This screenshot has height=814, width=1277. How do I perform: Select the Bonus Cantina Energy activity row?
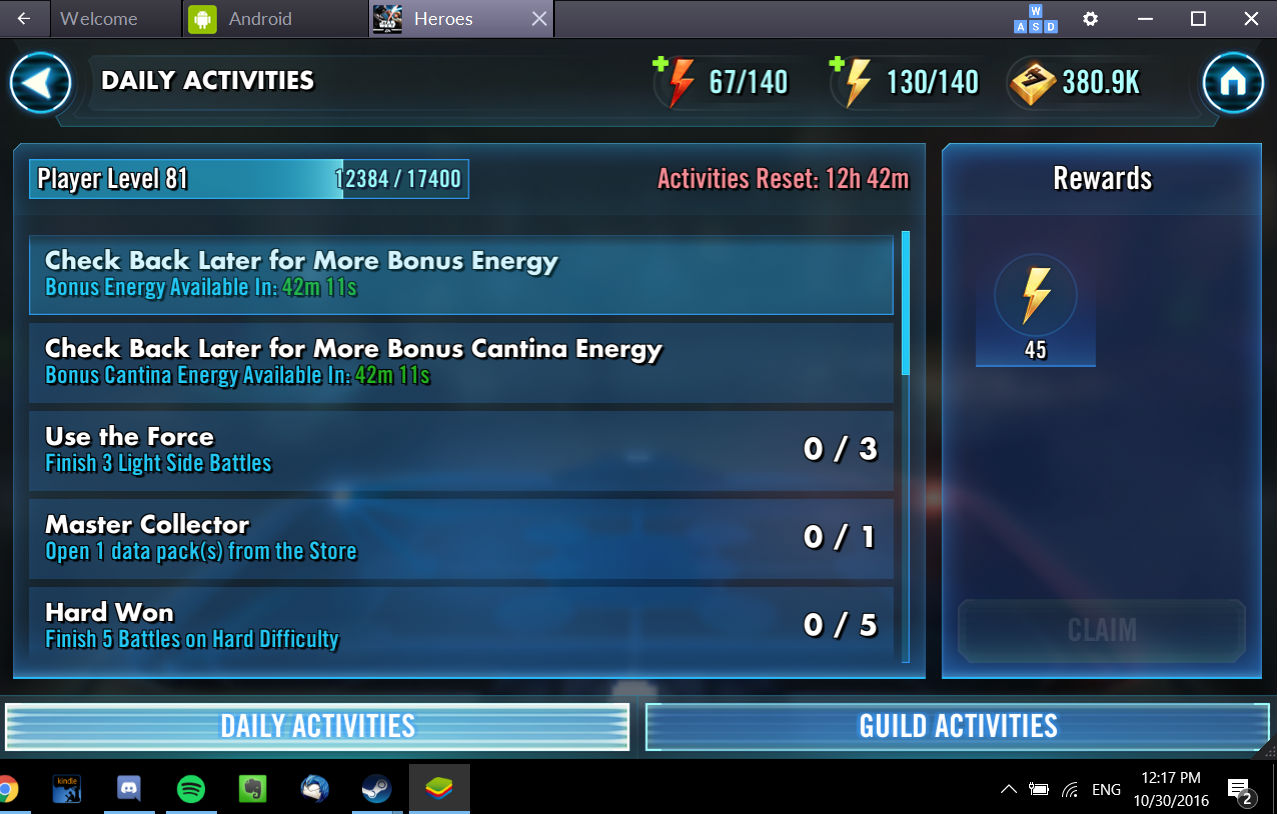coord(460,362)
